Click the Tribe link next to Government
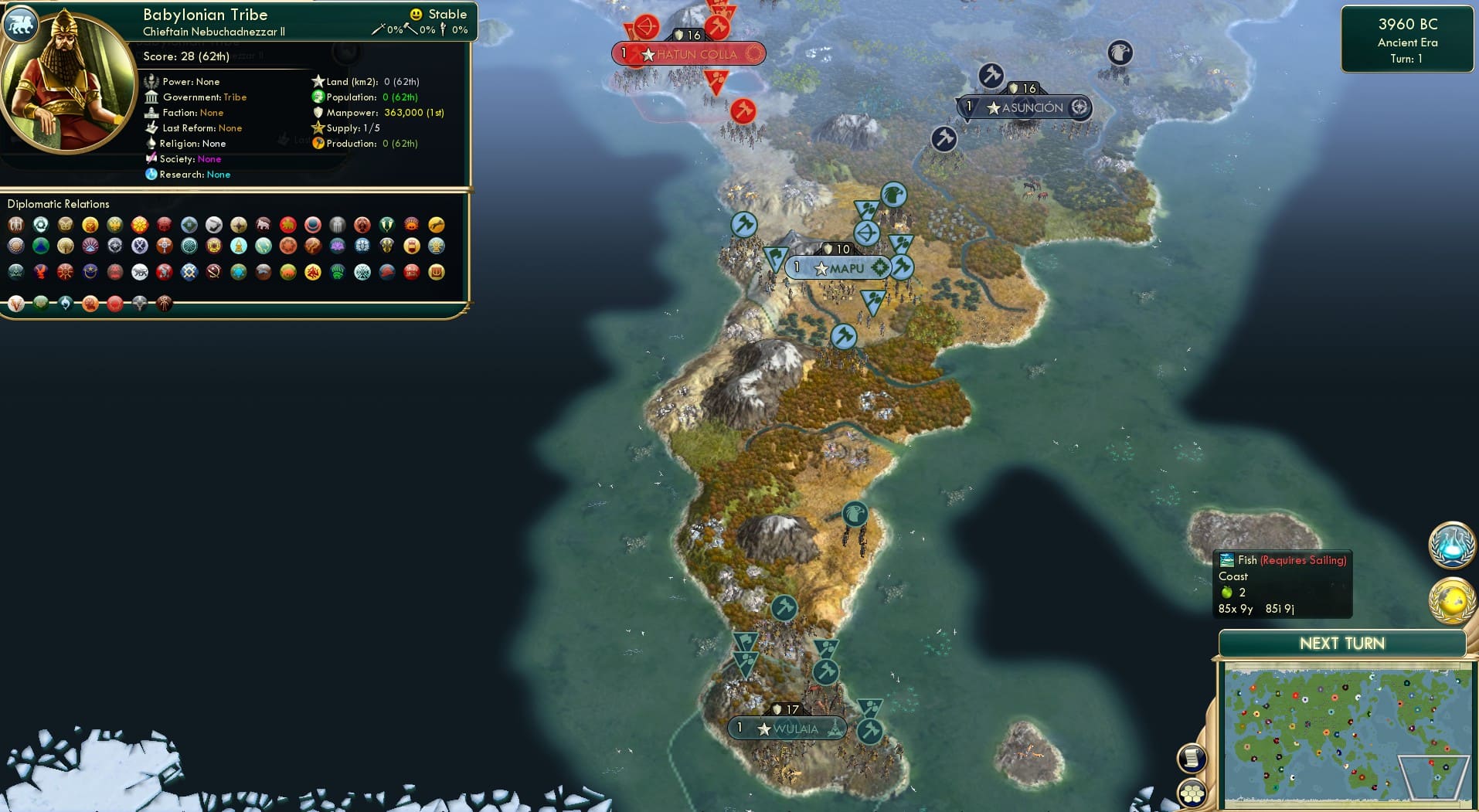This screenshot has width=1479, height=812. pos(236,97)
